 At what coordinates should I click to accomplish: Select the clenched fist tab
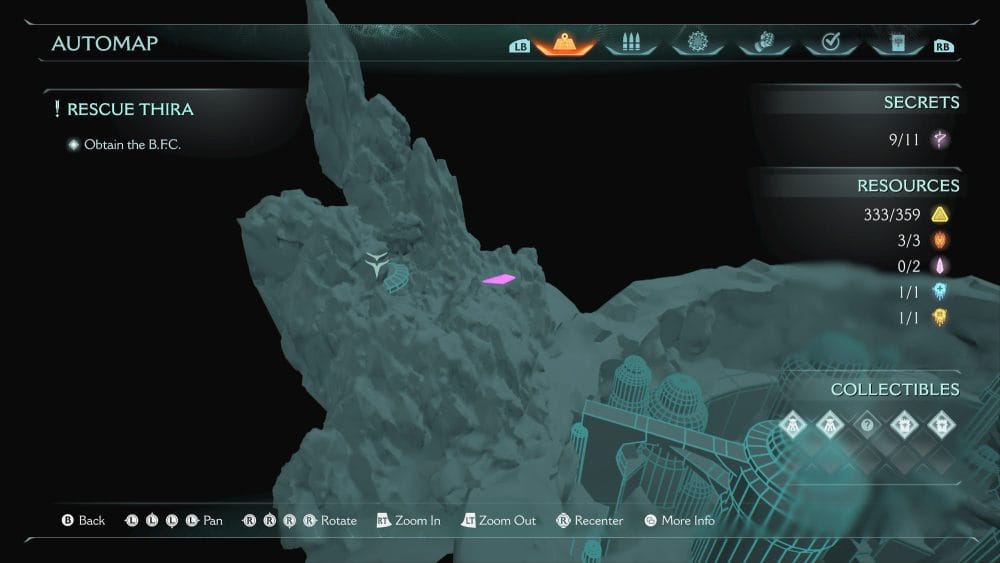click(763, 43)
